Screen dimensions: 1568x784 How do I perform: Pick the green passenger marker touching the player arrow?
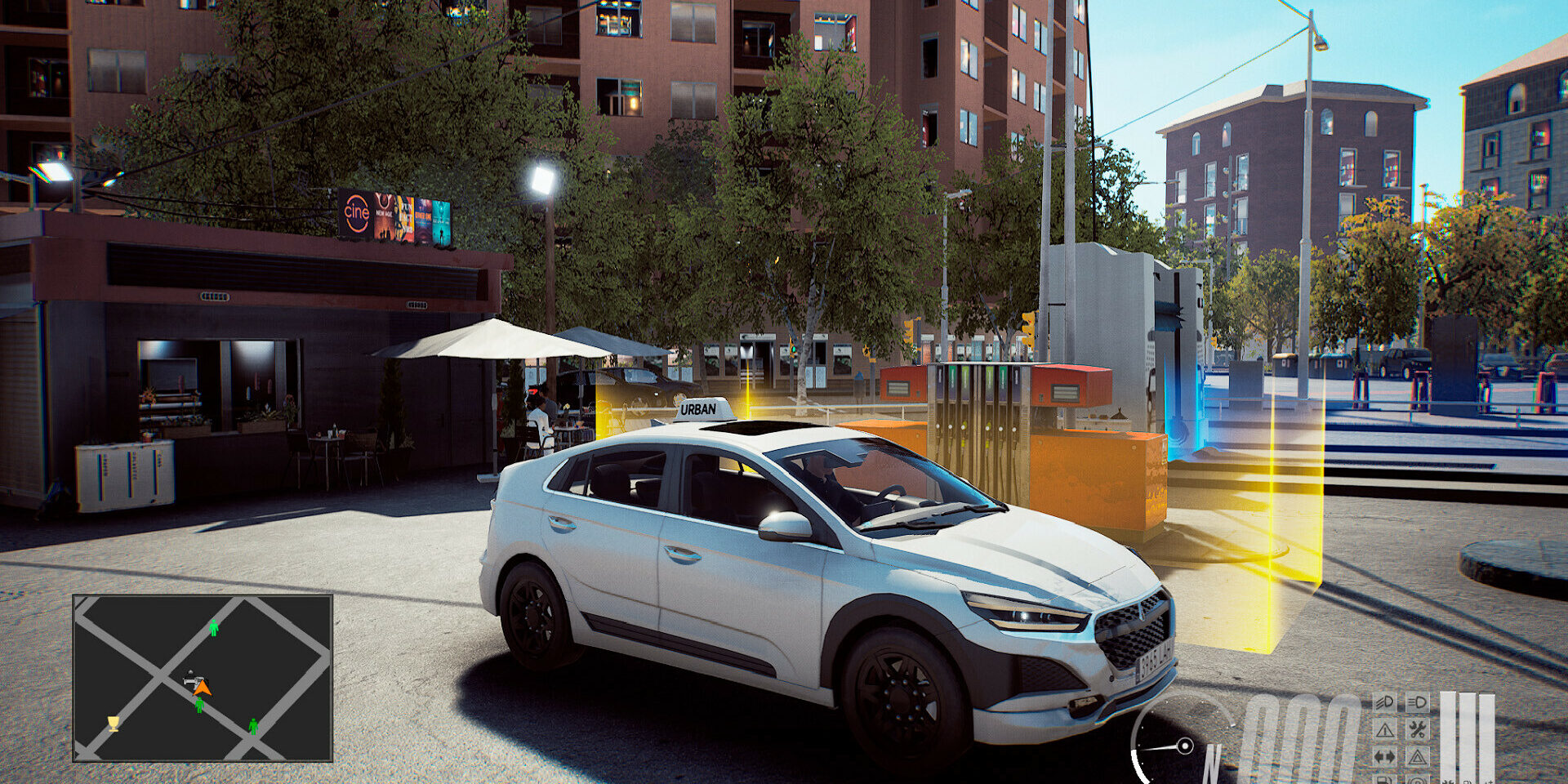click(199, 705)
